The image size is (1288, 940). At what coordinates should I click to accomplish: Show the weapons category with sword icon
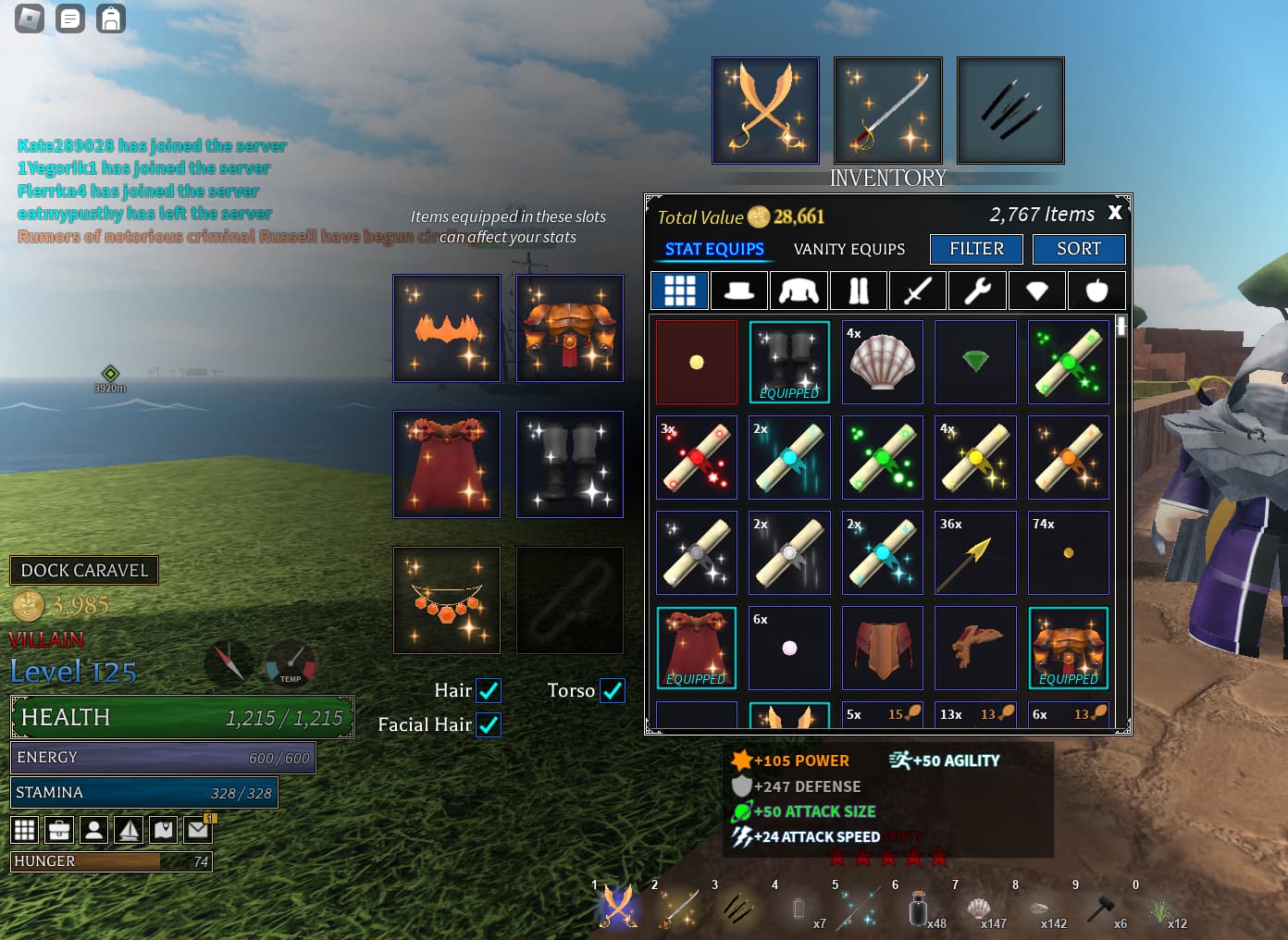click(x=917, y=291)
